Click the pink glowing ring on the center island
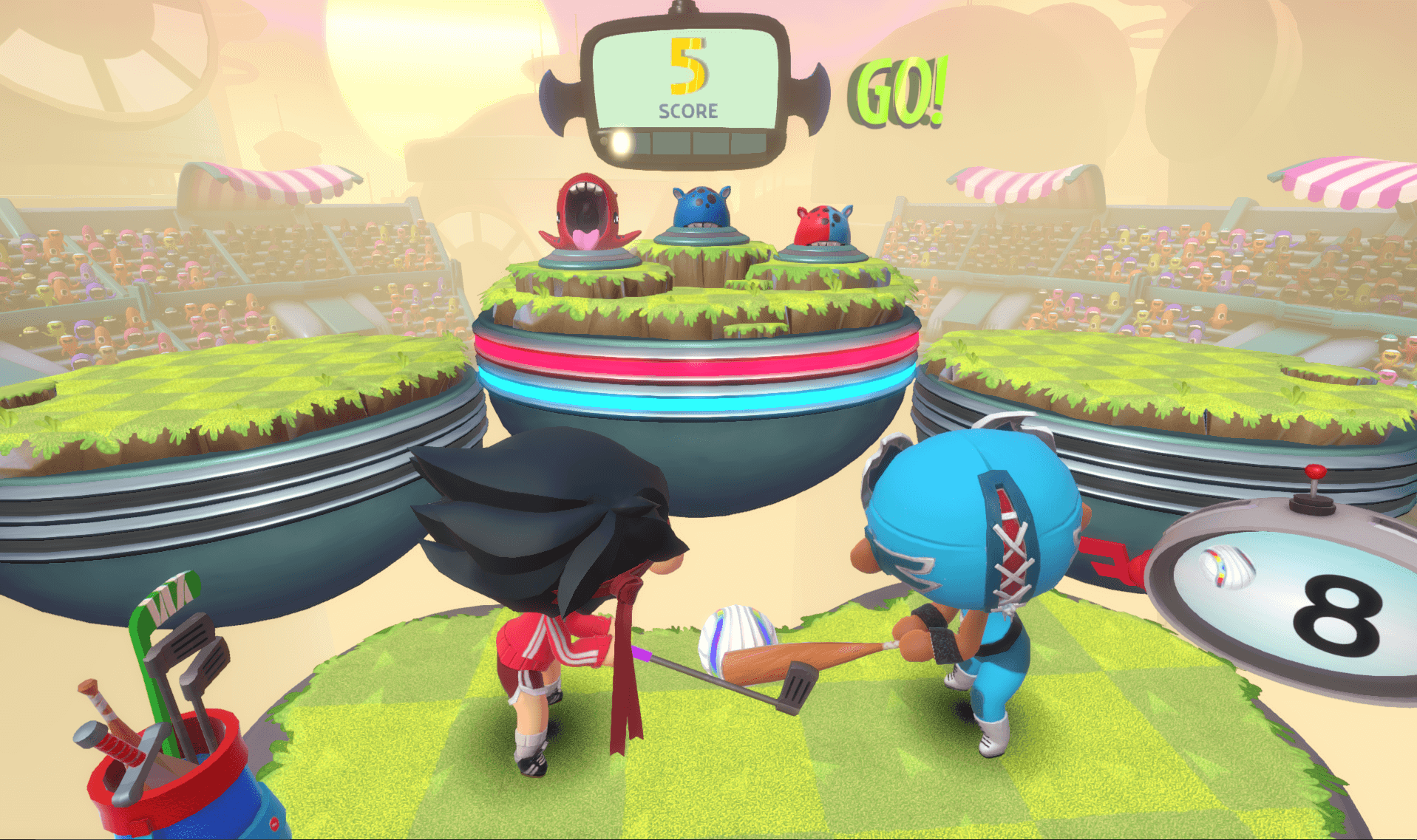 [695, 360]
